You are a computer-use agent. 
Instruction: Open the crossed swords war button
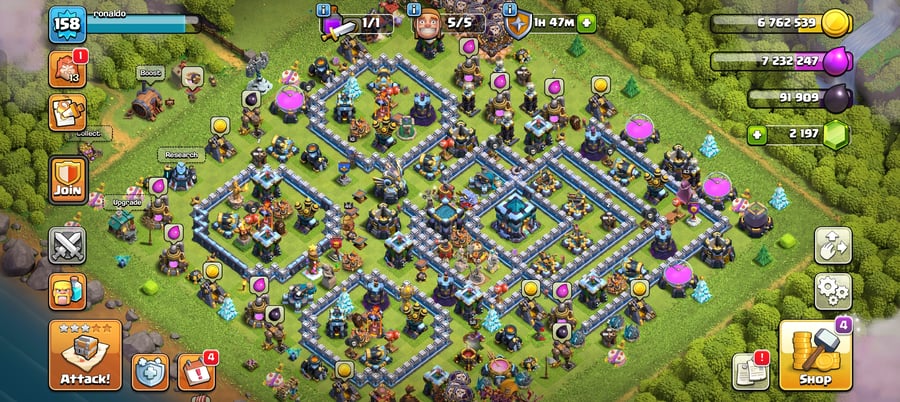tap(67, 245)
